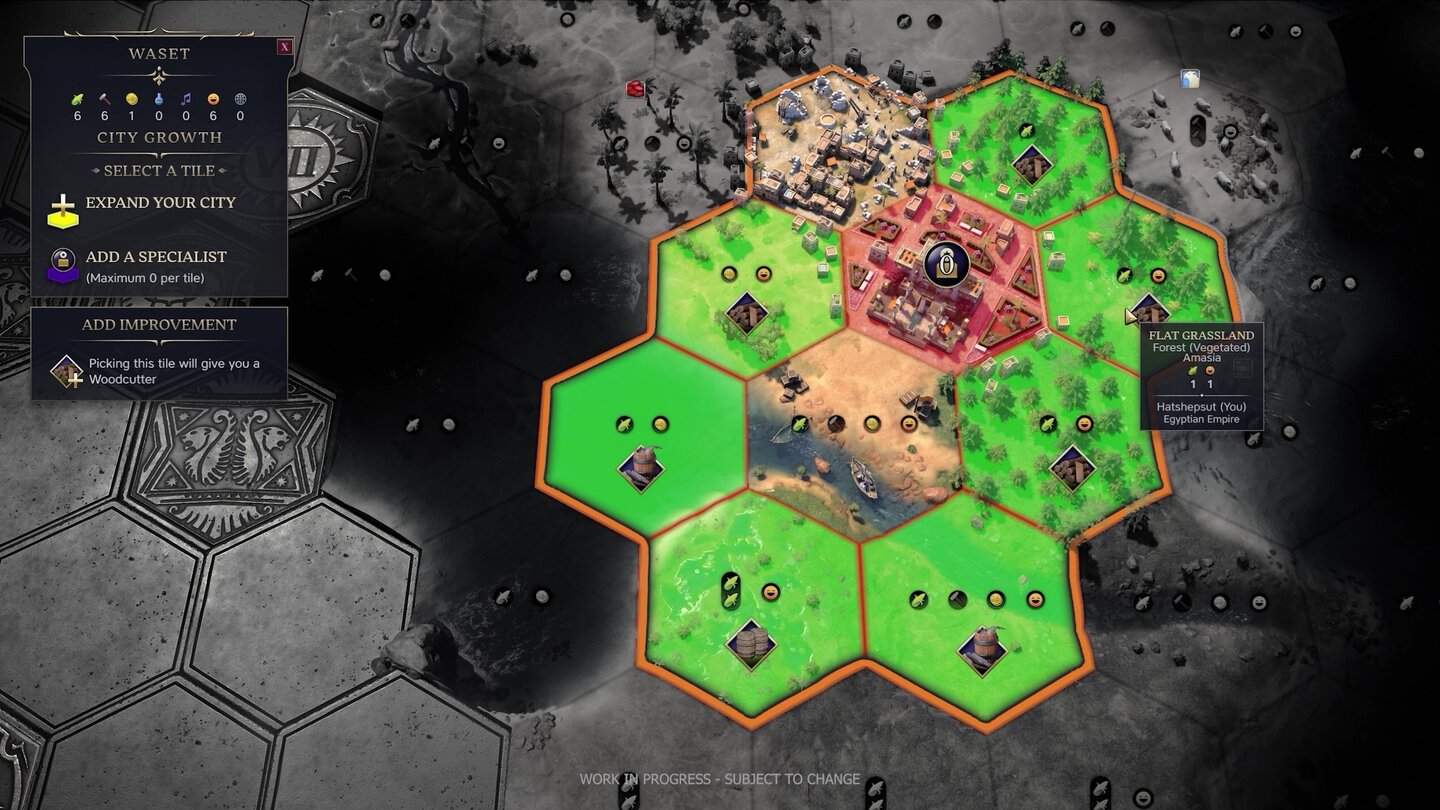1440x810 pixels.
Task: Click the gold coin icon in the Waset panel
Action: (132, 100)
